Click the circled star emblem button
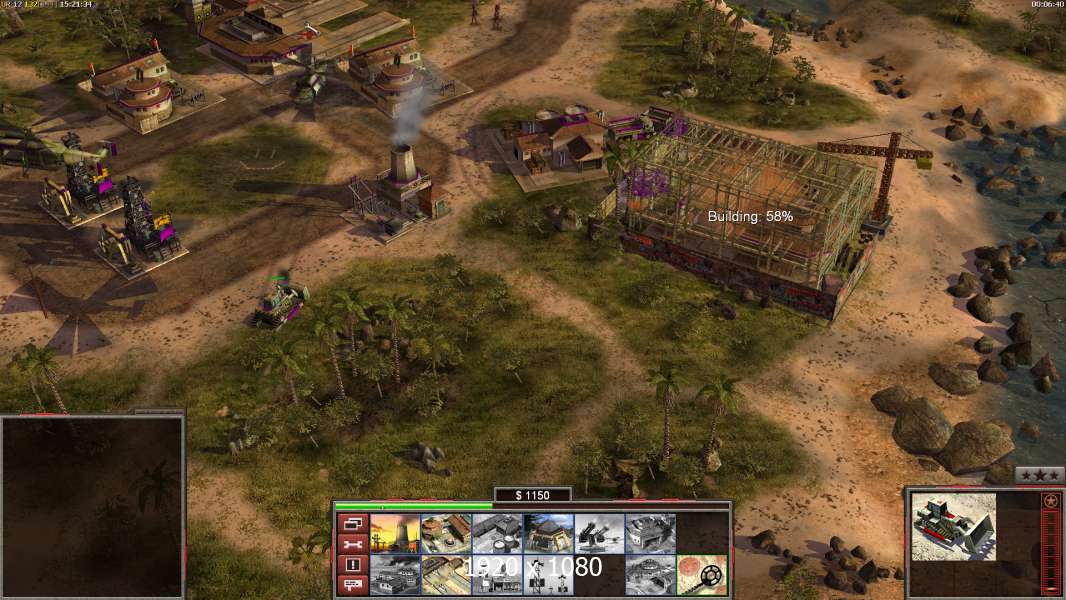Image resolution: width=1066 pixels, height=600 pixels. coord(1050,500)
